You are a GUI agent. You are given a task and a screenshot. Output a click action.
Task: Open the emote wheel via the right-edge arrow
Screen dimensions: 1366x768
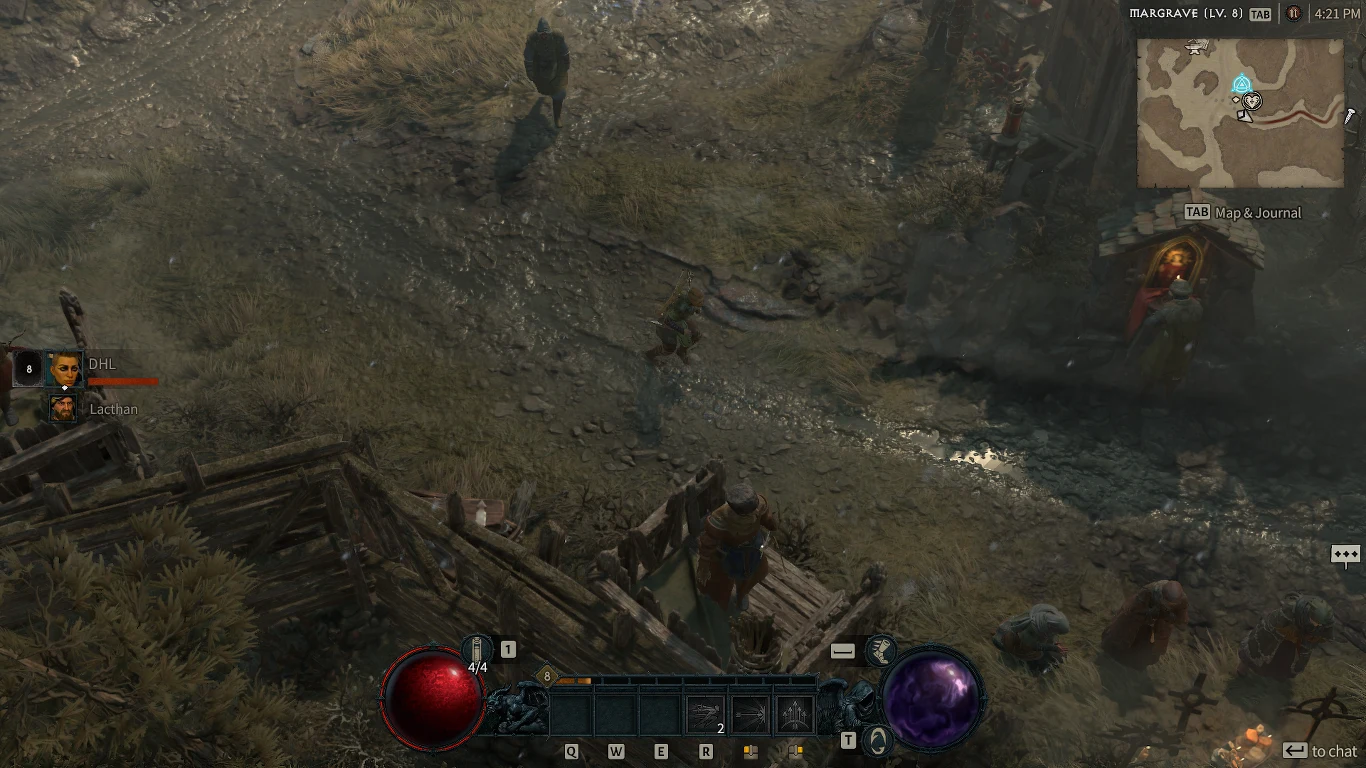[x=1344, y=552]
